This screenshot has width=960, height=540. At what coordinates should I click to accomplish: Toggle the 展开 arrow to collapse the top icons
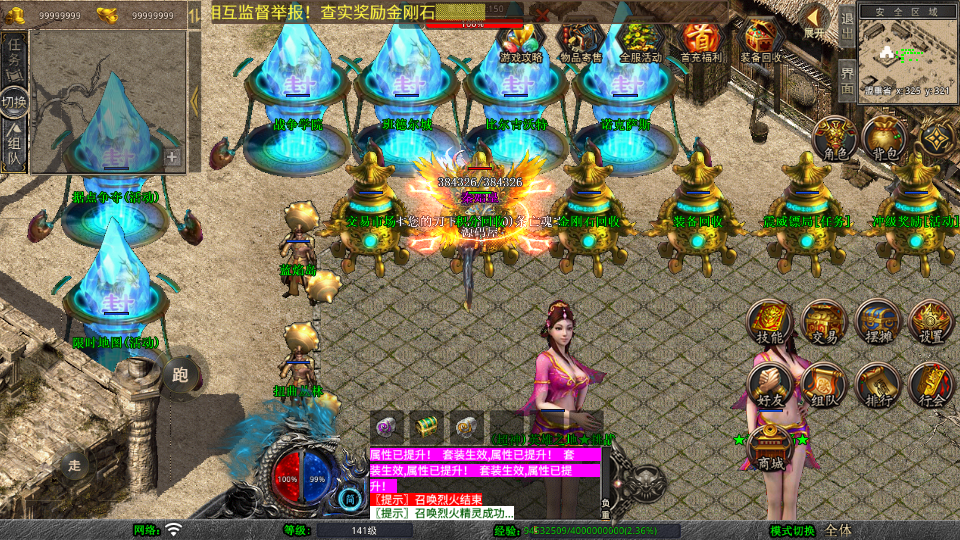pos(816,20)
